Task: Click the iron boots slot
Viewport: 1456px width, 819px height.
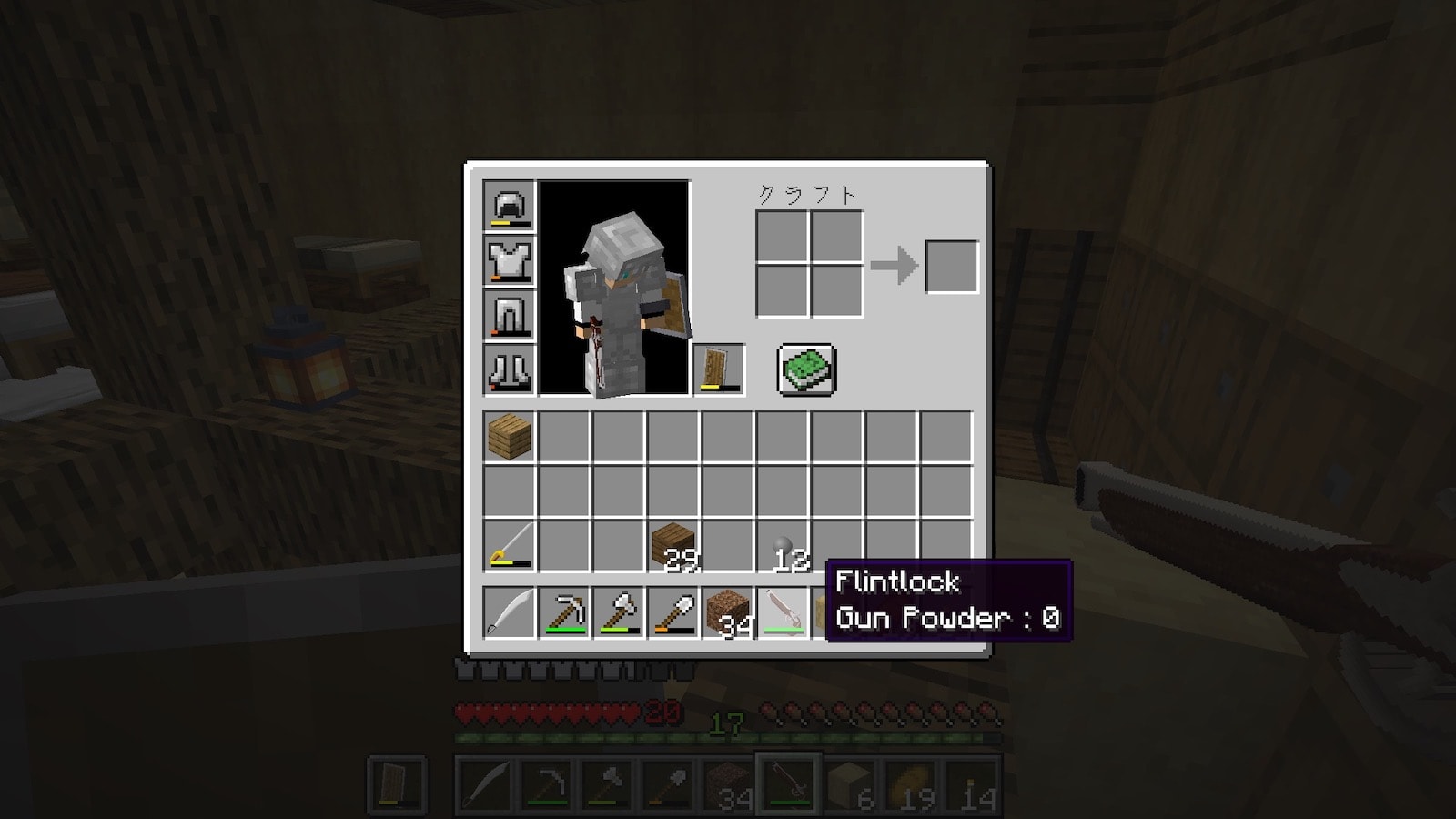Action: point(510,369)
